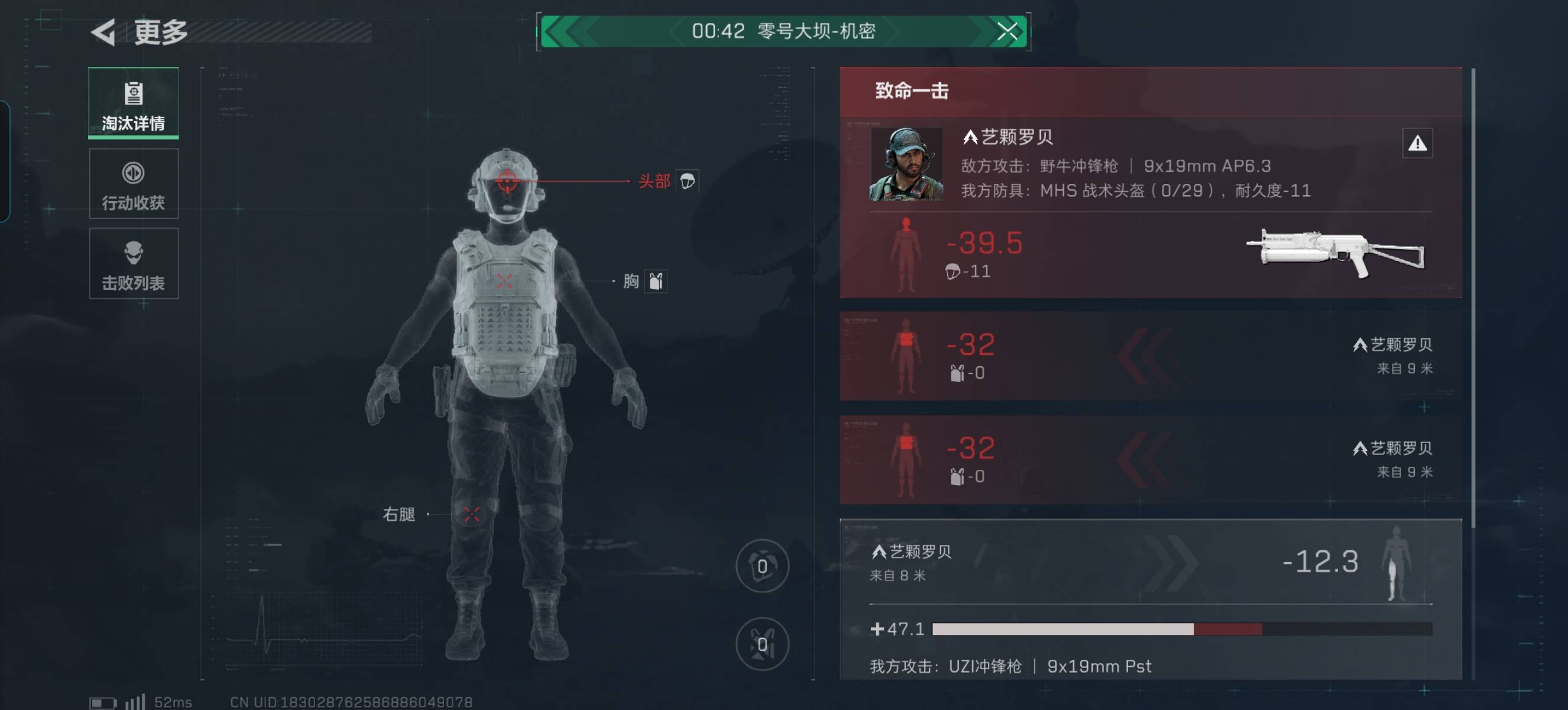Switch to the 行动收获 tab
The width and height of the screenshot is (1568, 710).
[x=133, y=184]
